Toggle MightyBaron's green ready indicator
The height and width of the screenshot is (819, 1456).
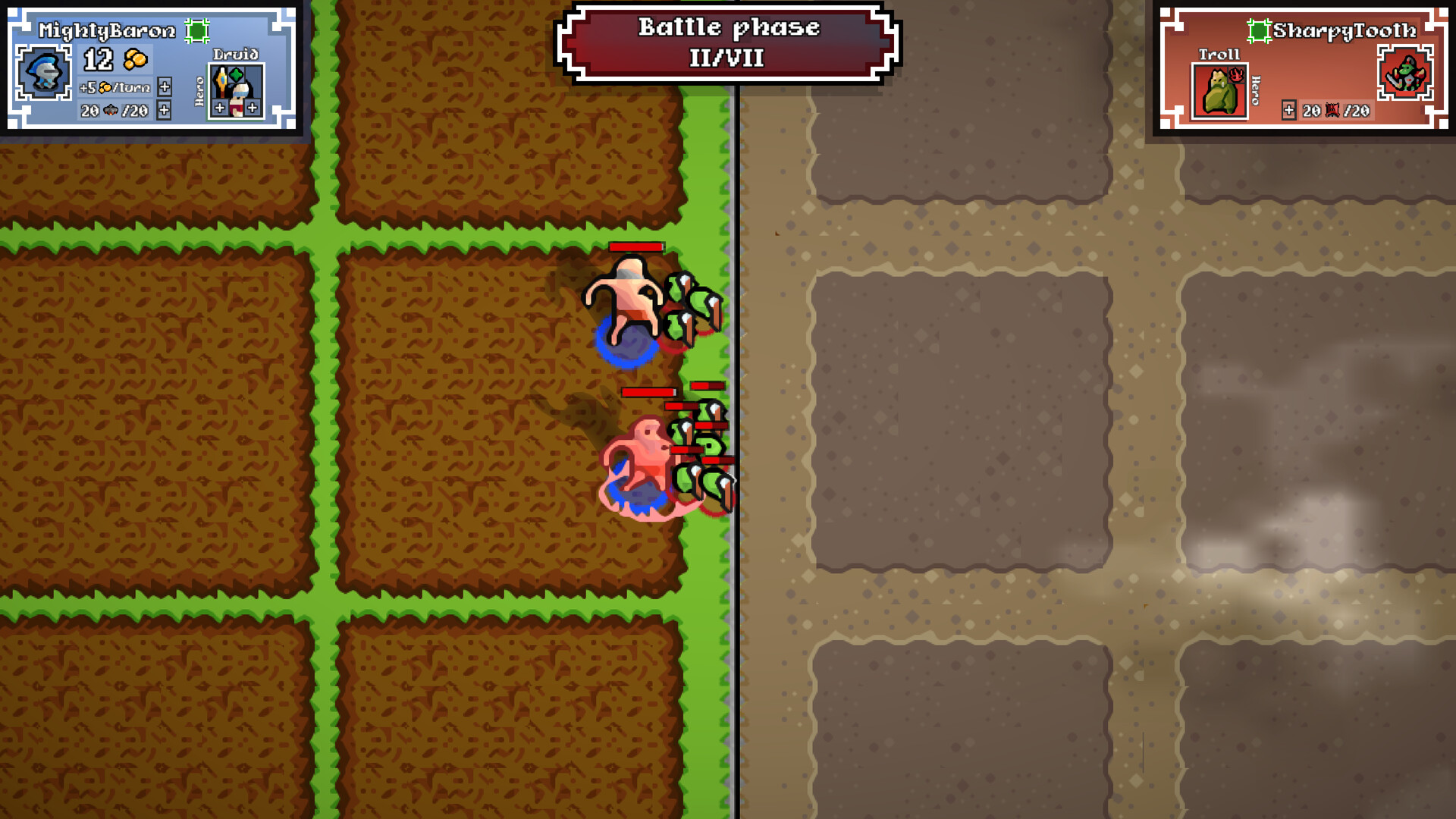[x=197, y=30]
